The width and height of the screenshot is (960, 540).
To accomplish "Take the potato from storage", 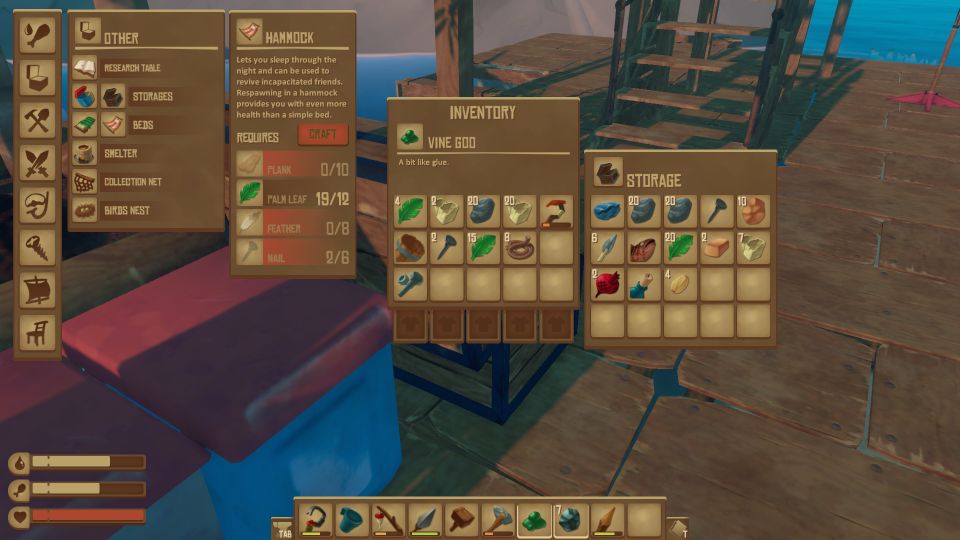I will coord(680,285).
